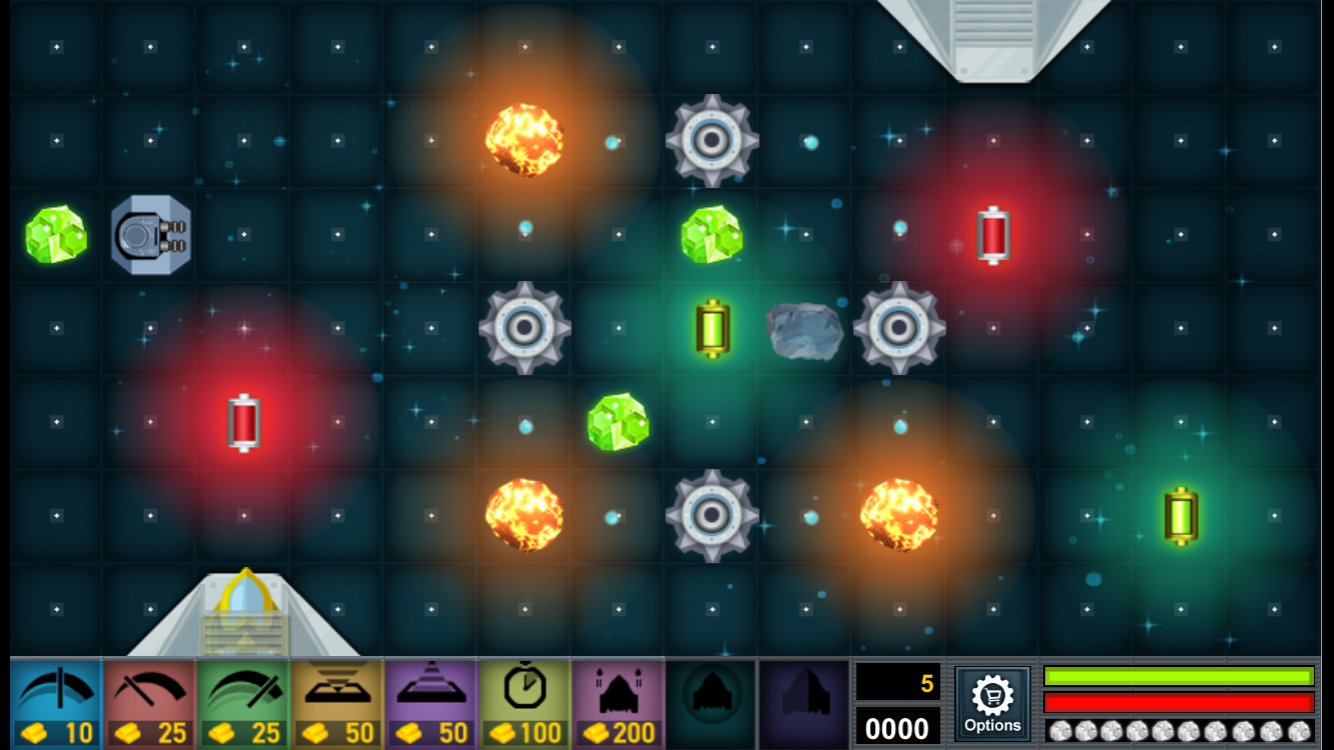Click the red battery on the left side

pos(245,423)
